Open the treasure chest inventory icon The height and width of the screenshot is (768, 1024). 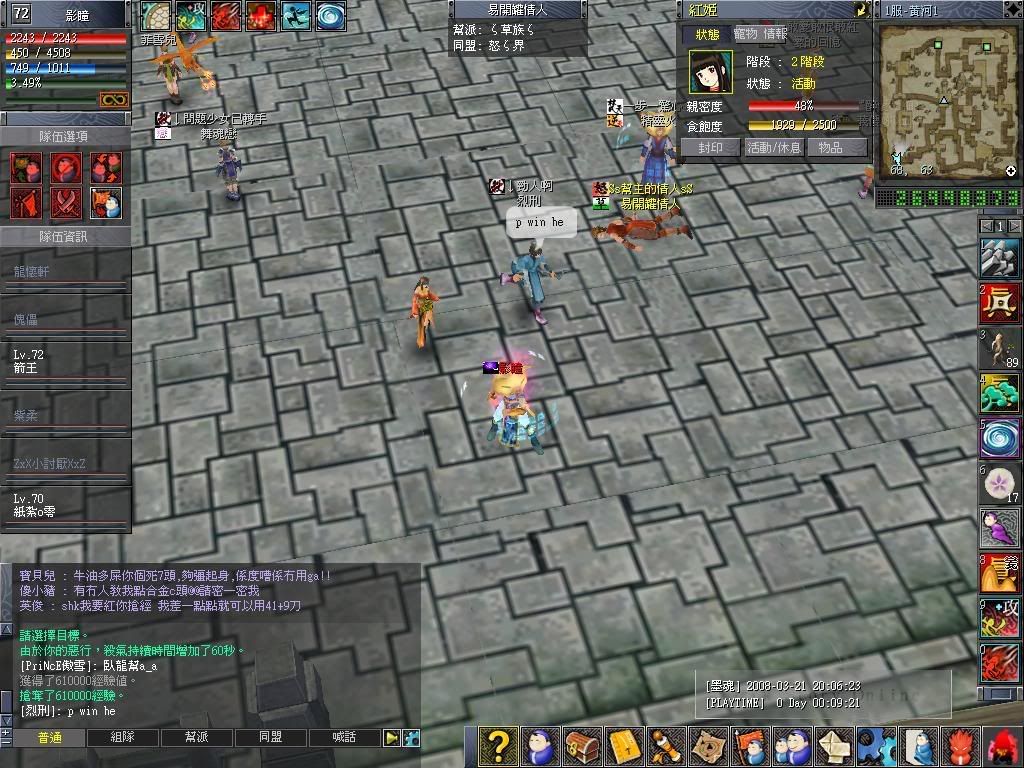[582, 747]
